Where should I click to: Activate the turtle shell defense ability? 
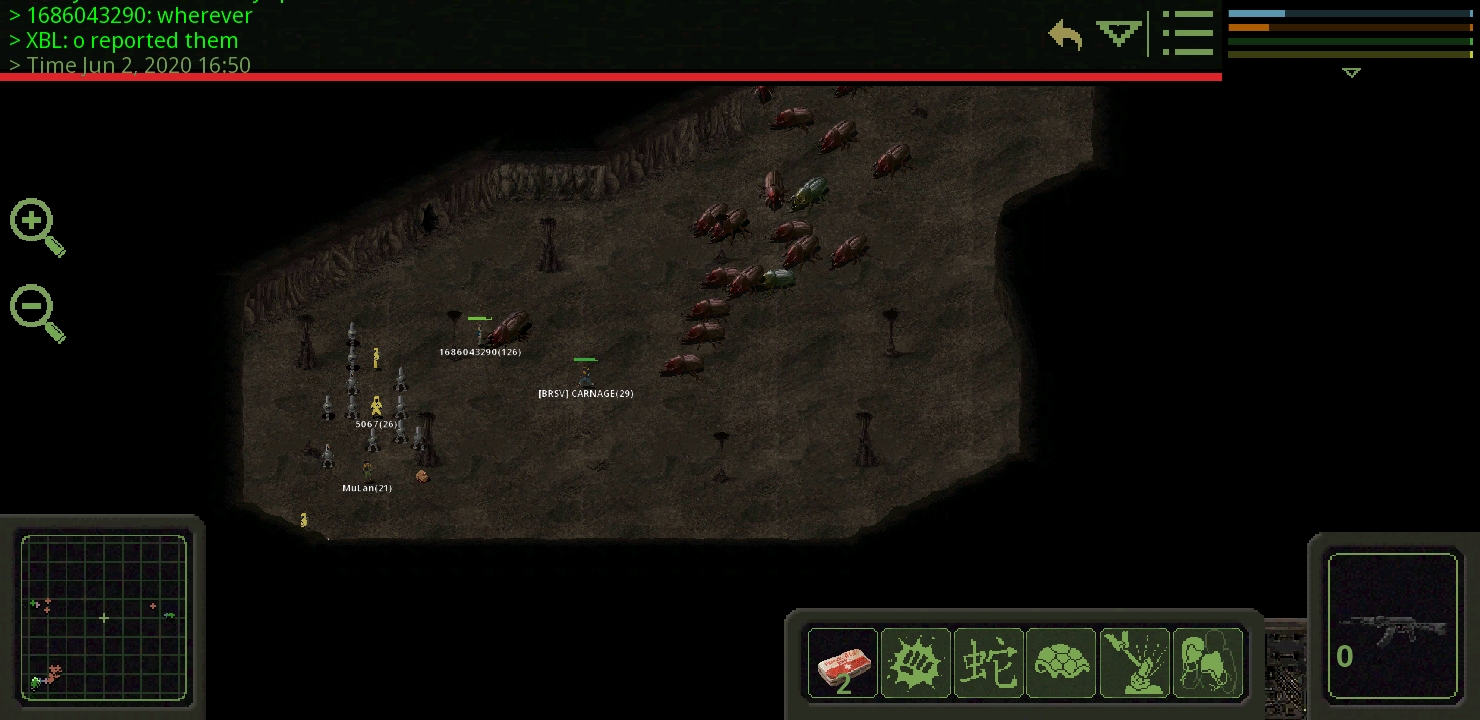1061,662
